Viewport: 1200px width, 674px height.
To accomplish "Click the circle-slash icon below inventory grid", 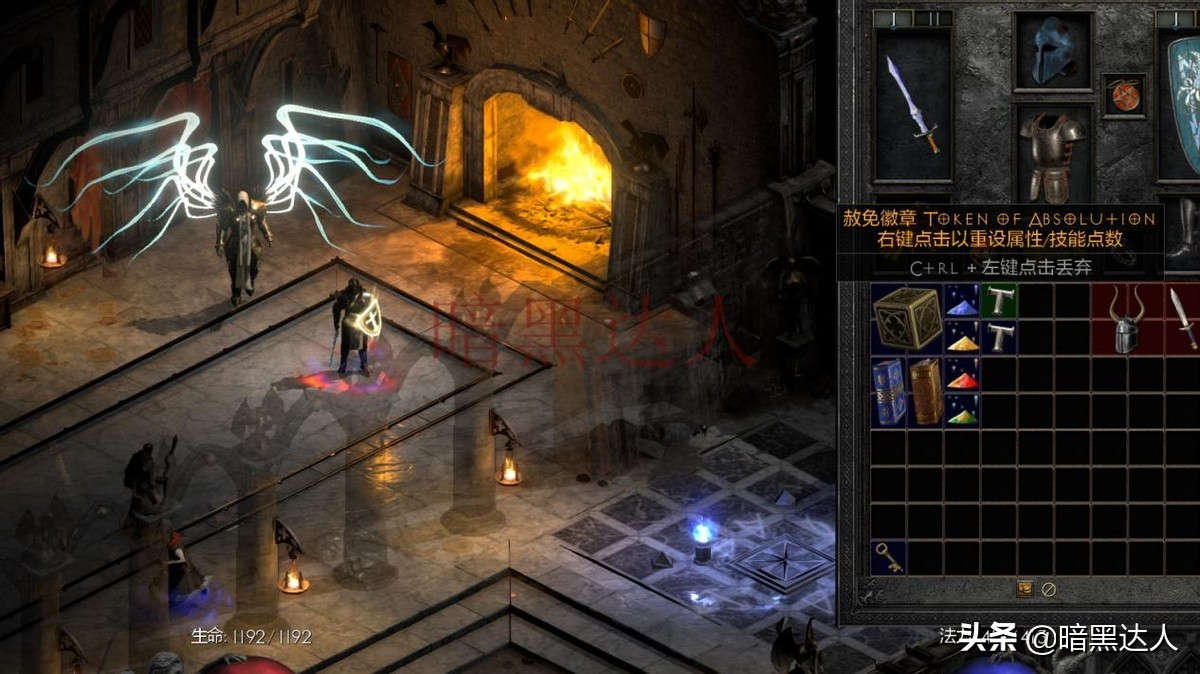I will coord(1048,589).
